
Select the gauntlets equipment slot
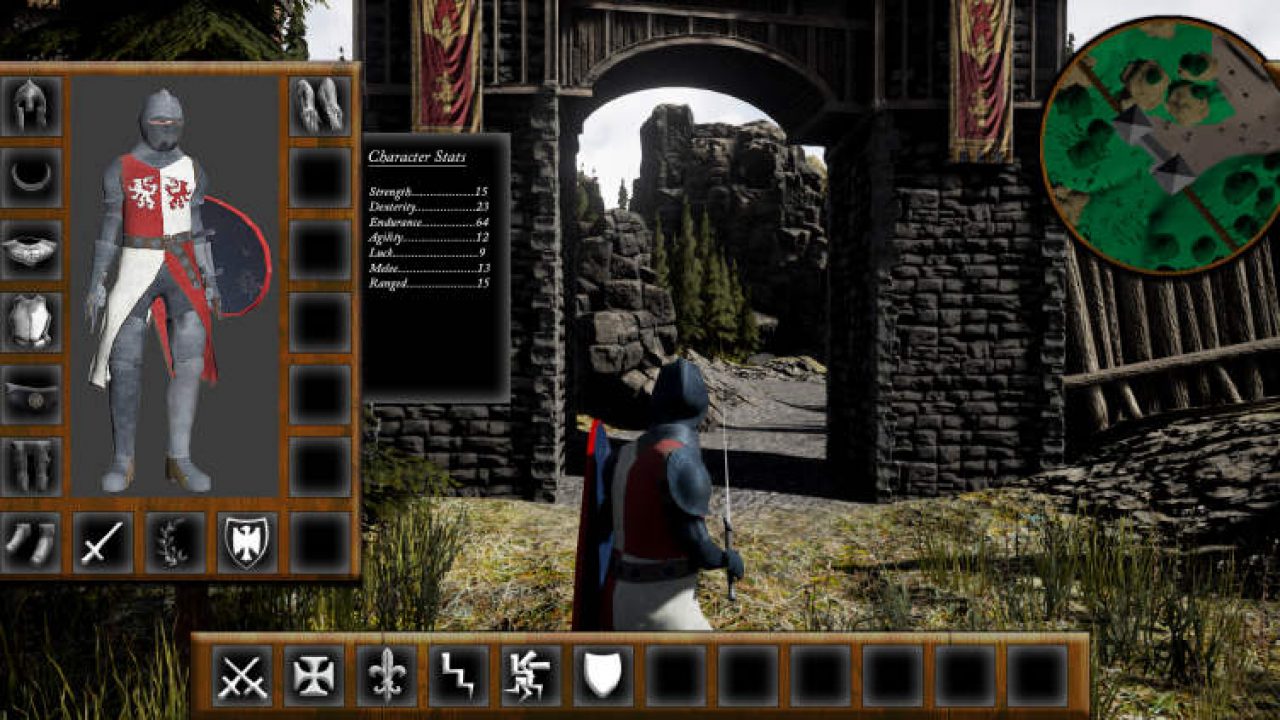click(x=319, y=105)
